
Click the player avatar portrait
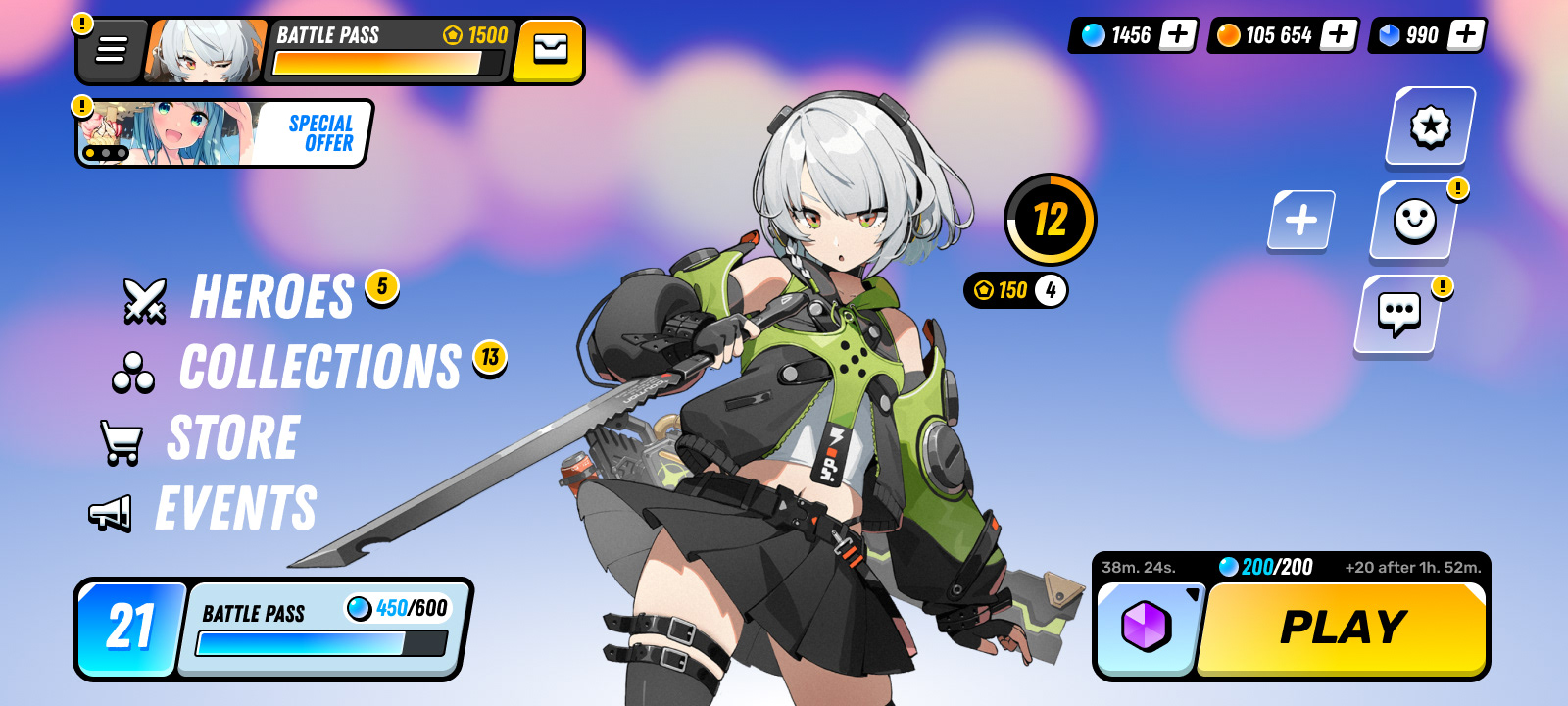coord(207,50)
